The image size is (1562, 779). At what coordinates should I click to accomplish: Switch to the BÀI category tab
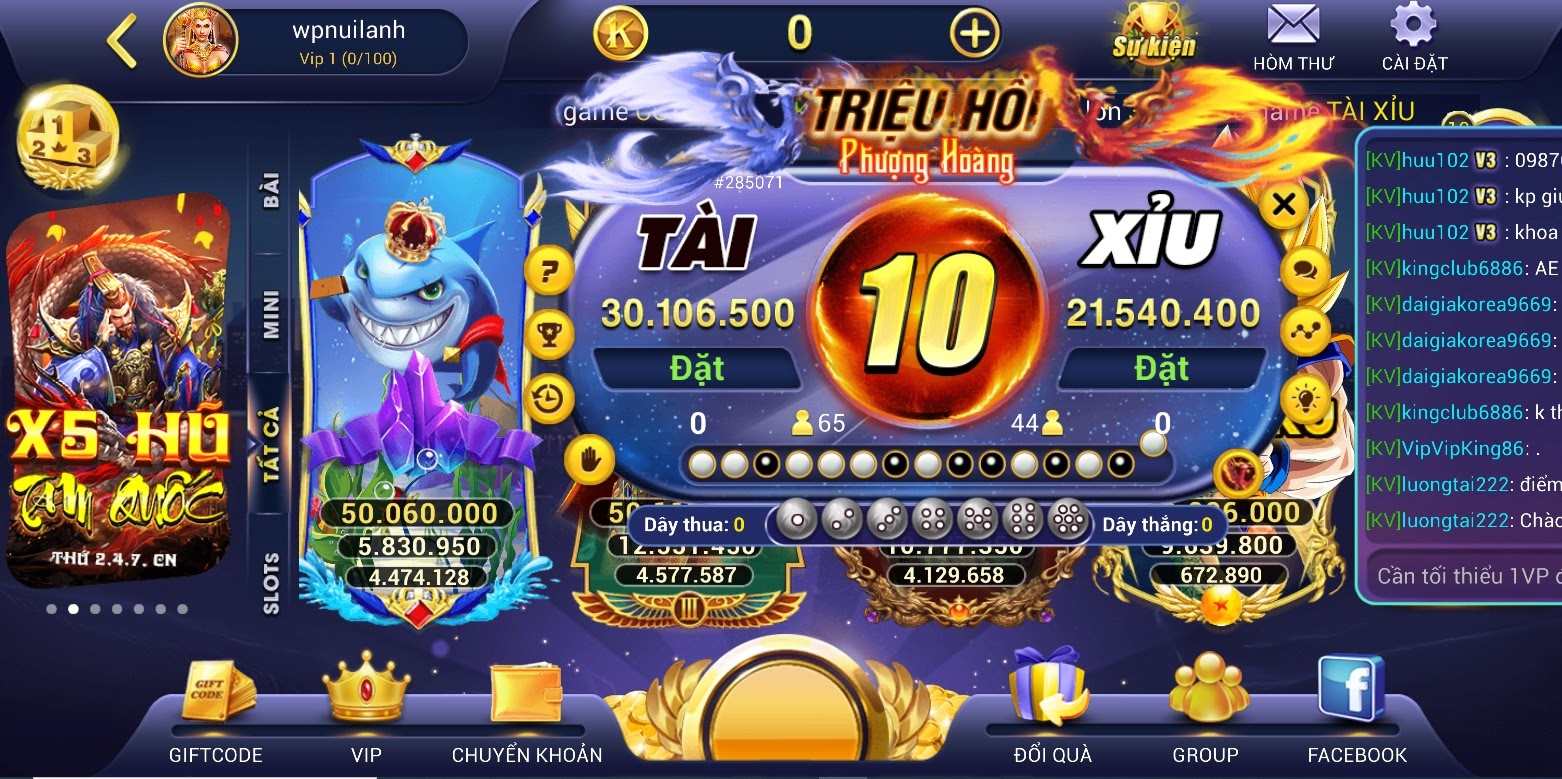point(270,190)
